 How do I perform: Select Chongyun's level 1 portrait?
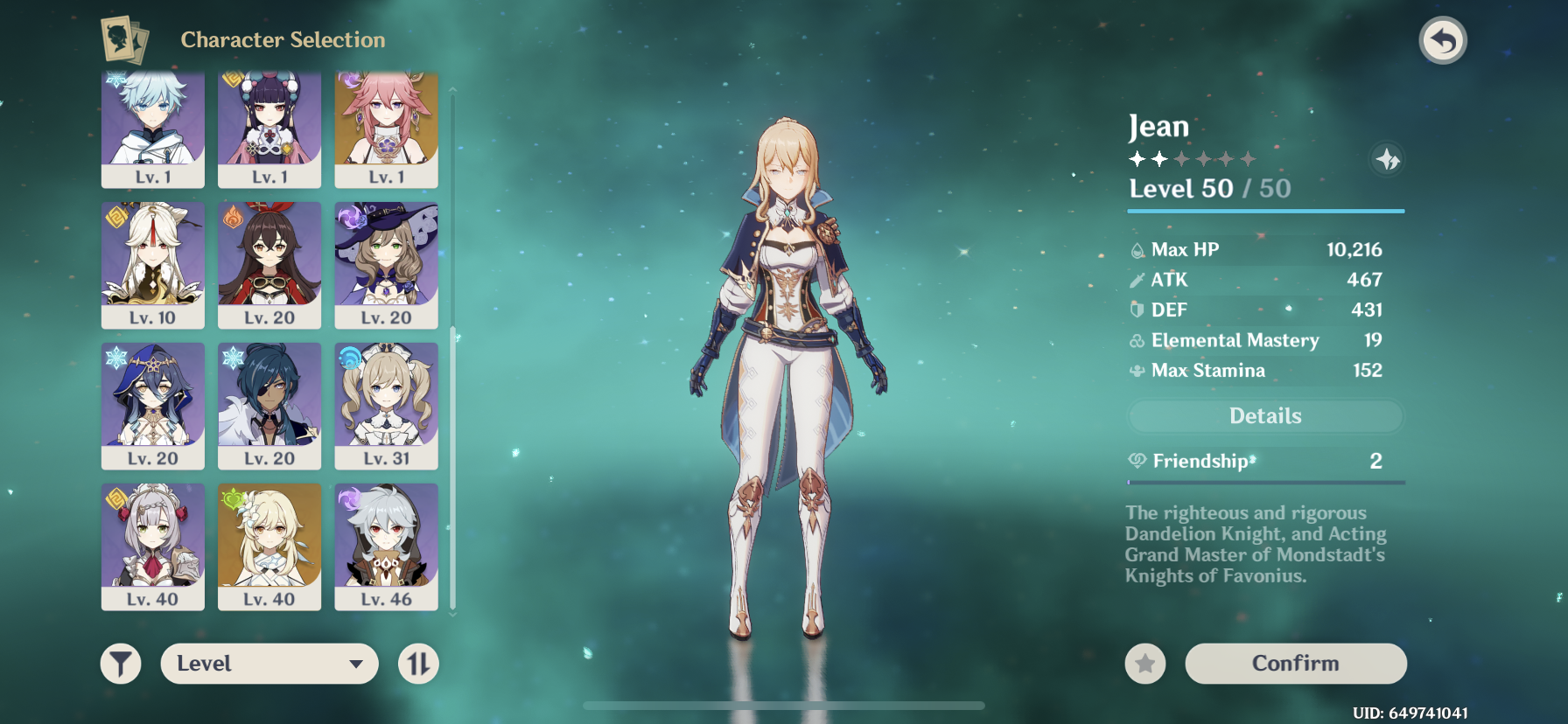tap(153, 128)
